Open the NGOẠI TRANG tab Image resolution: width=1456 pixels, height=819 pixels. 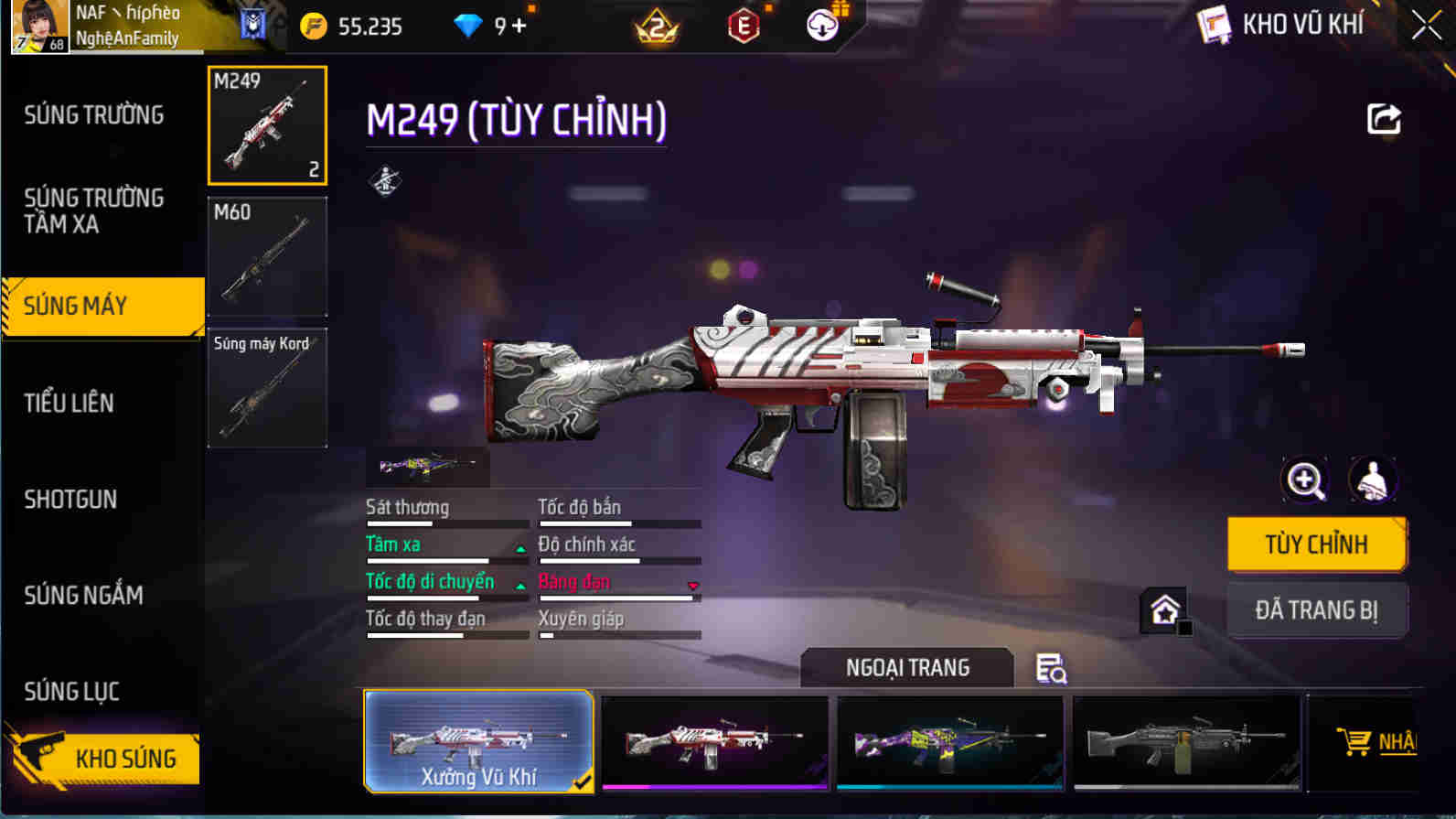click(x=906, y=667)
